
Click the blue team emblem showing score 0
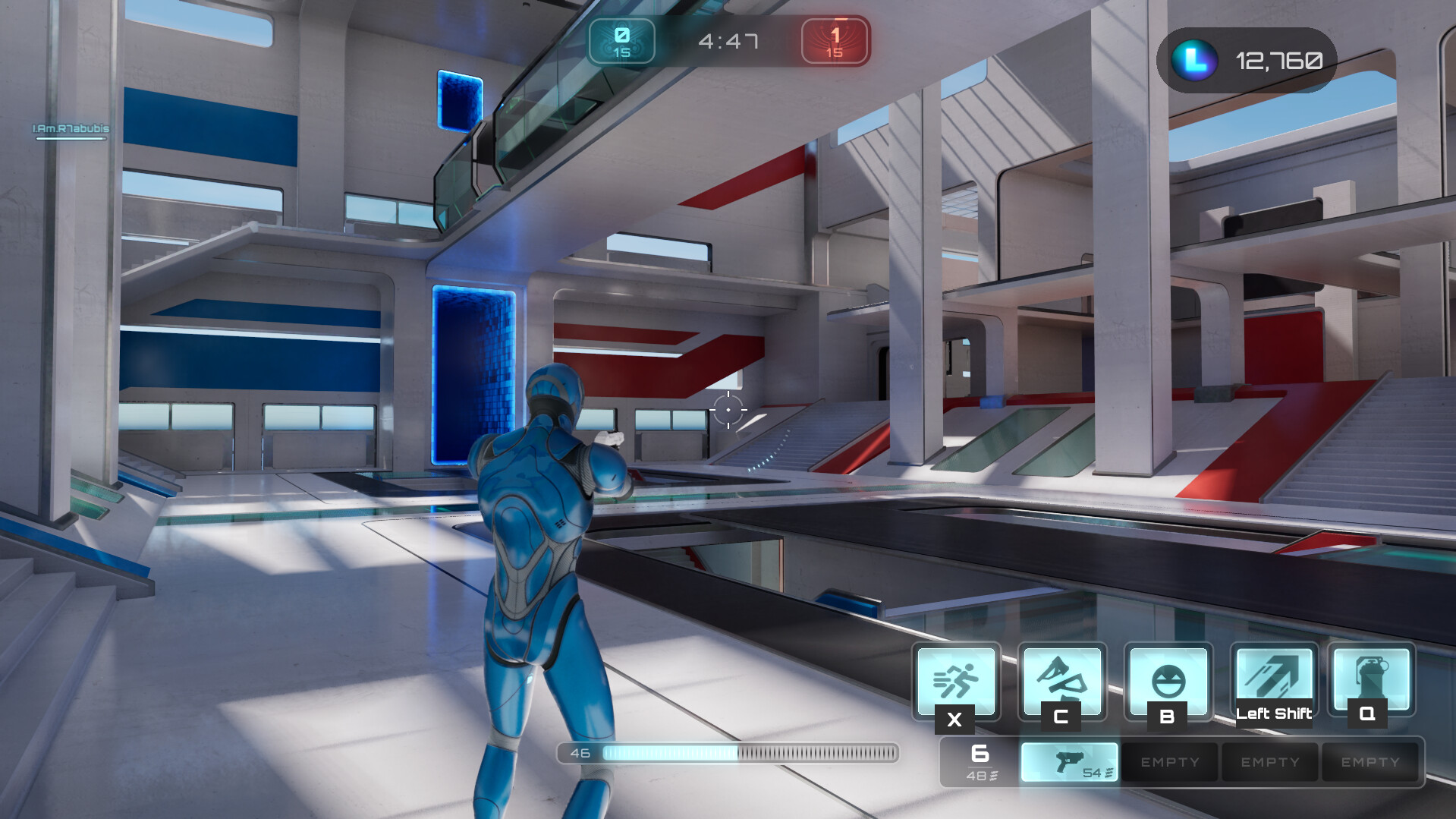click(621, 41)
